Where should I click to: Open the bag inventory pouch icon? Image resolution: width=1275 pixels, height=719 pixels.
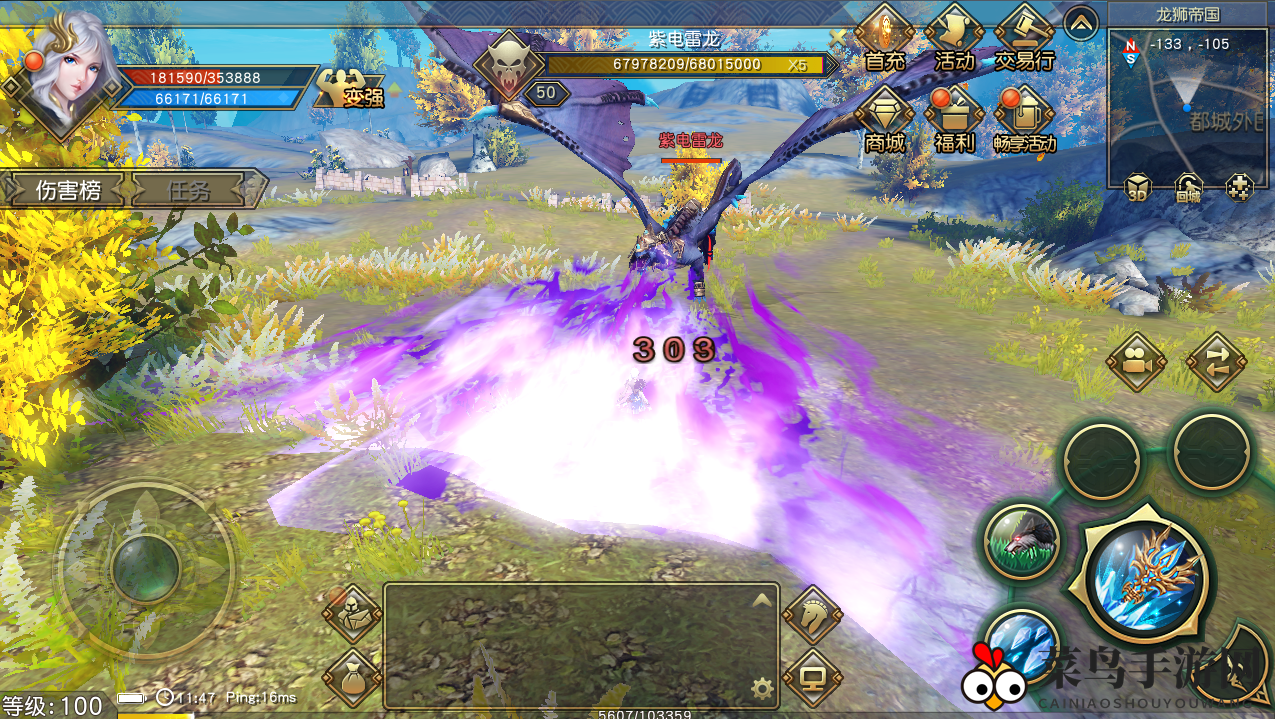coord(352,677)
